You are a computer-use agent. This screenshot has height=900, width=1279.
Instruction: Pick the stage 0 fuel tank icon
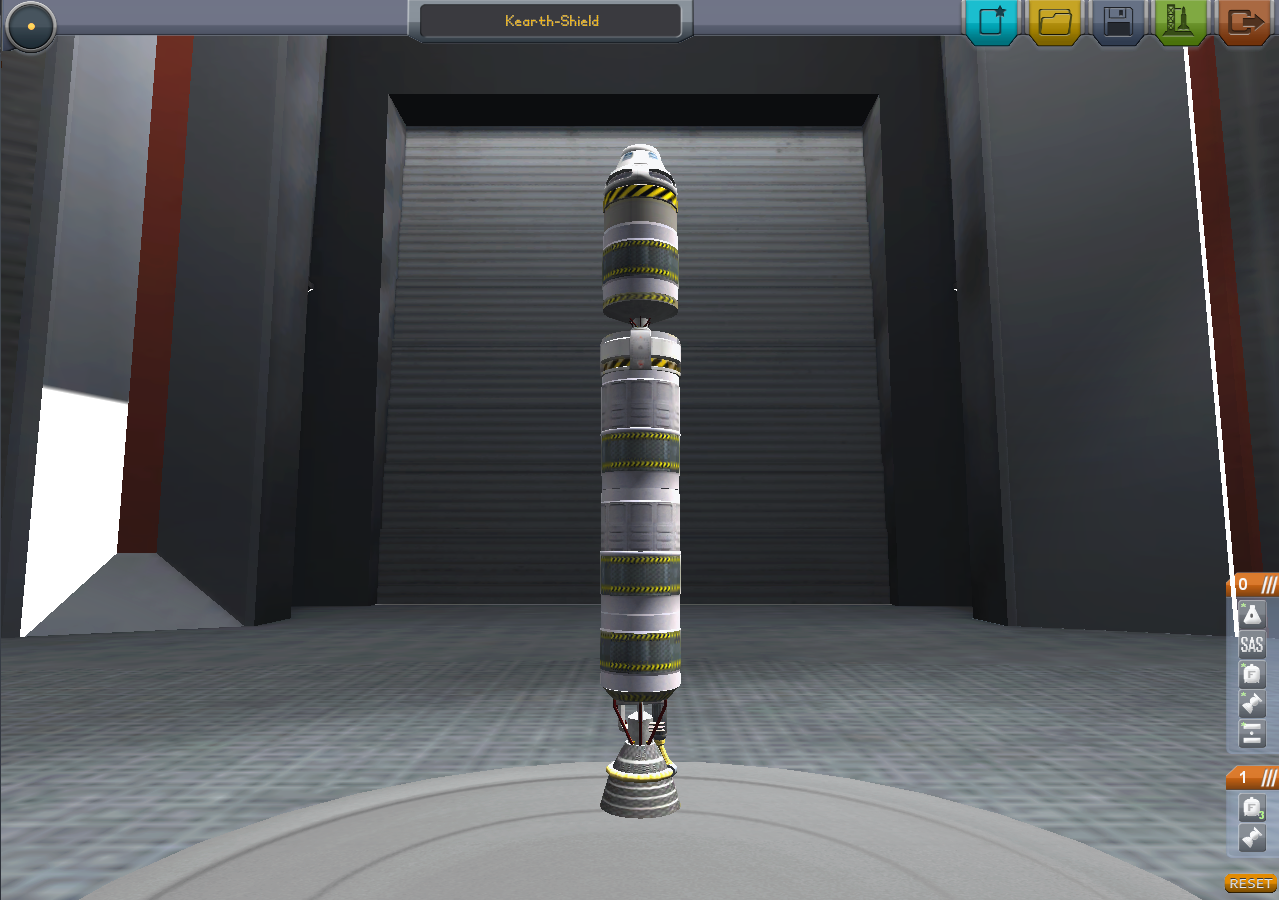point(1252,676)
